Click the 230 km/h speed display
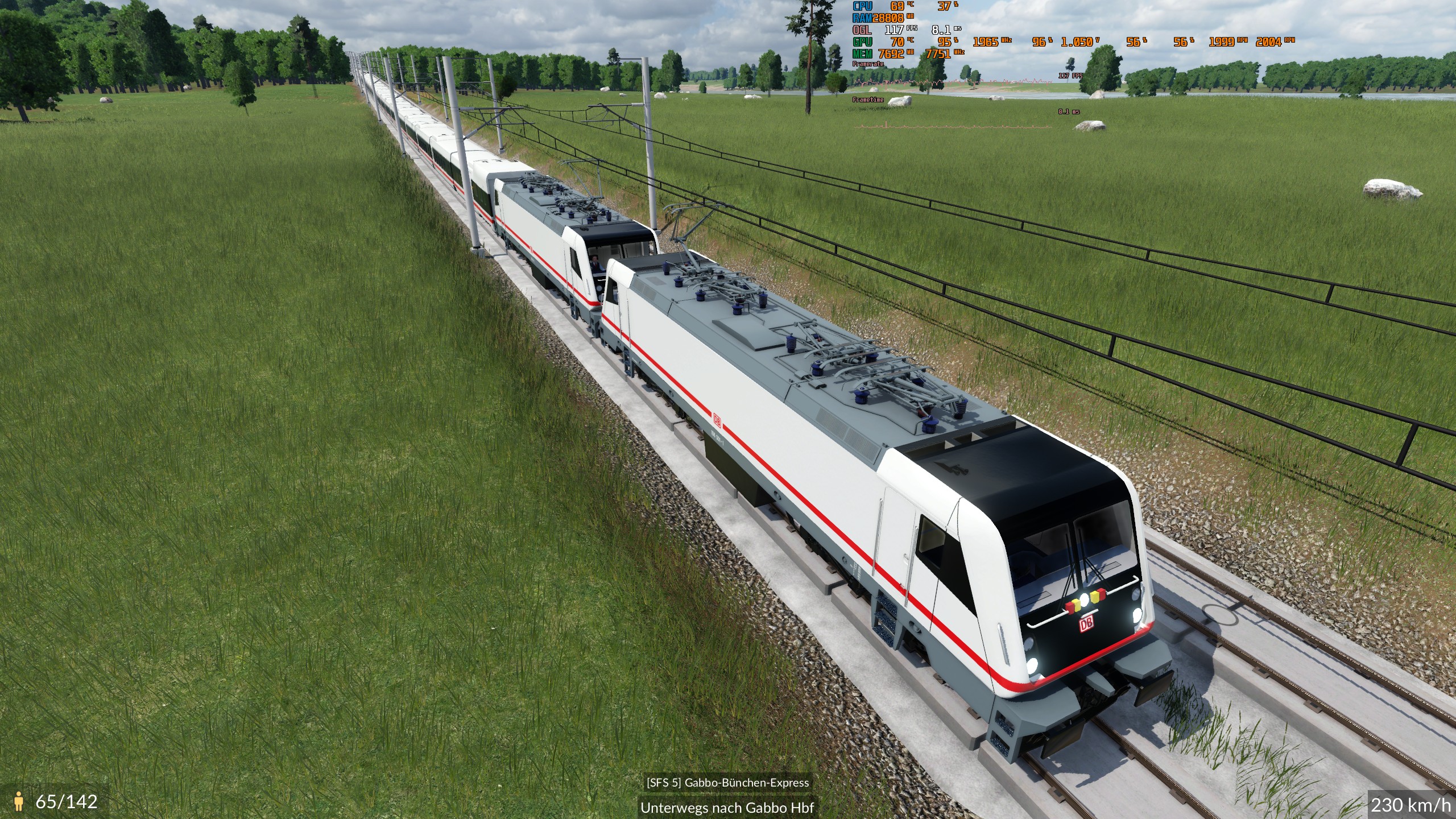The image size is (1456, 819). pyautogui.click(x=1412, y=804)
